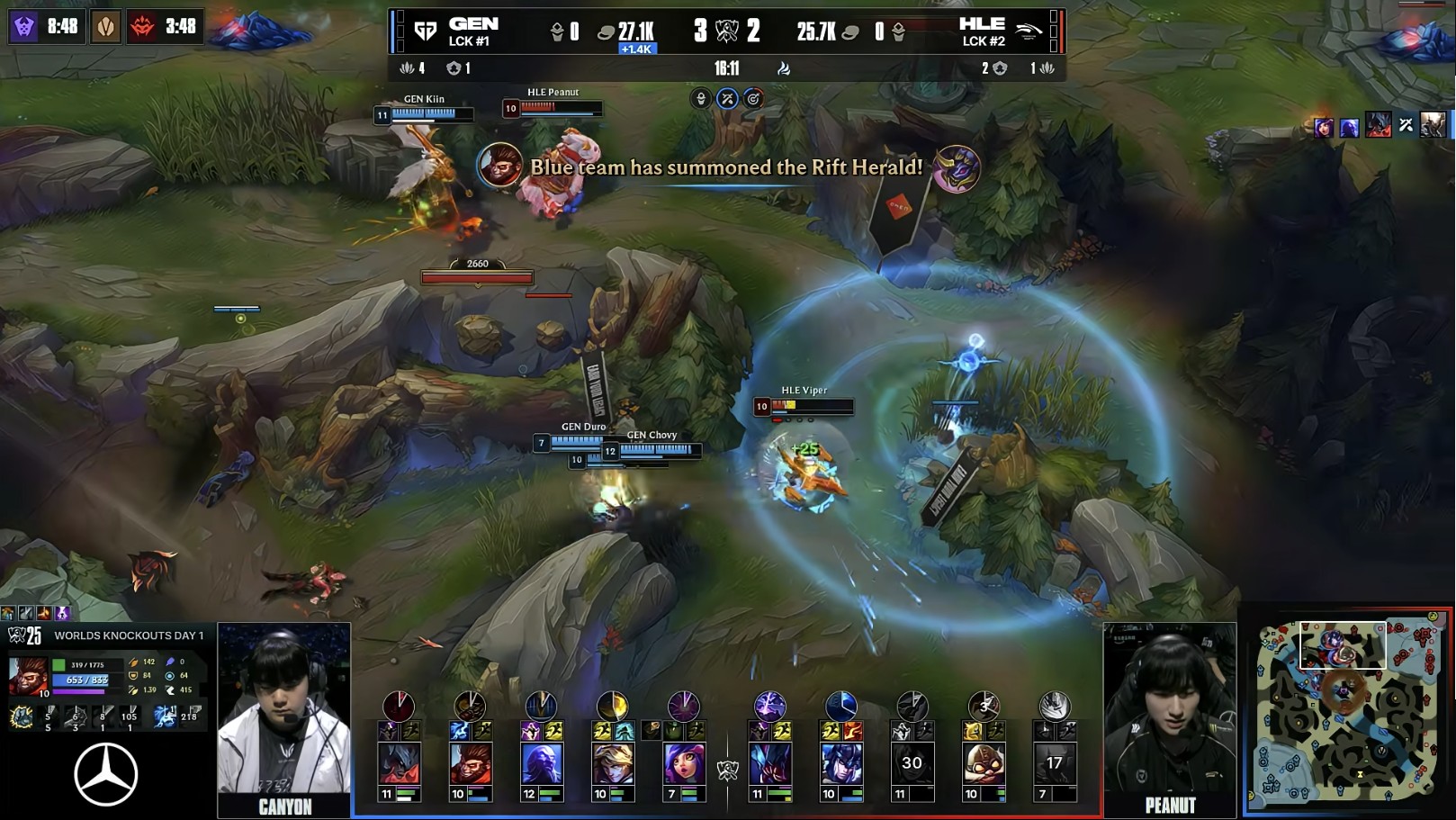Click the Flash cooldown icon showing 218

pyautogui.click(x=188, y=716)
